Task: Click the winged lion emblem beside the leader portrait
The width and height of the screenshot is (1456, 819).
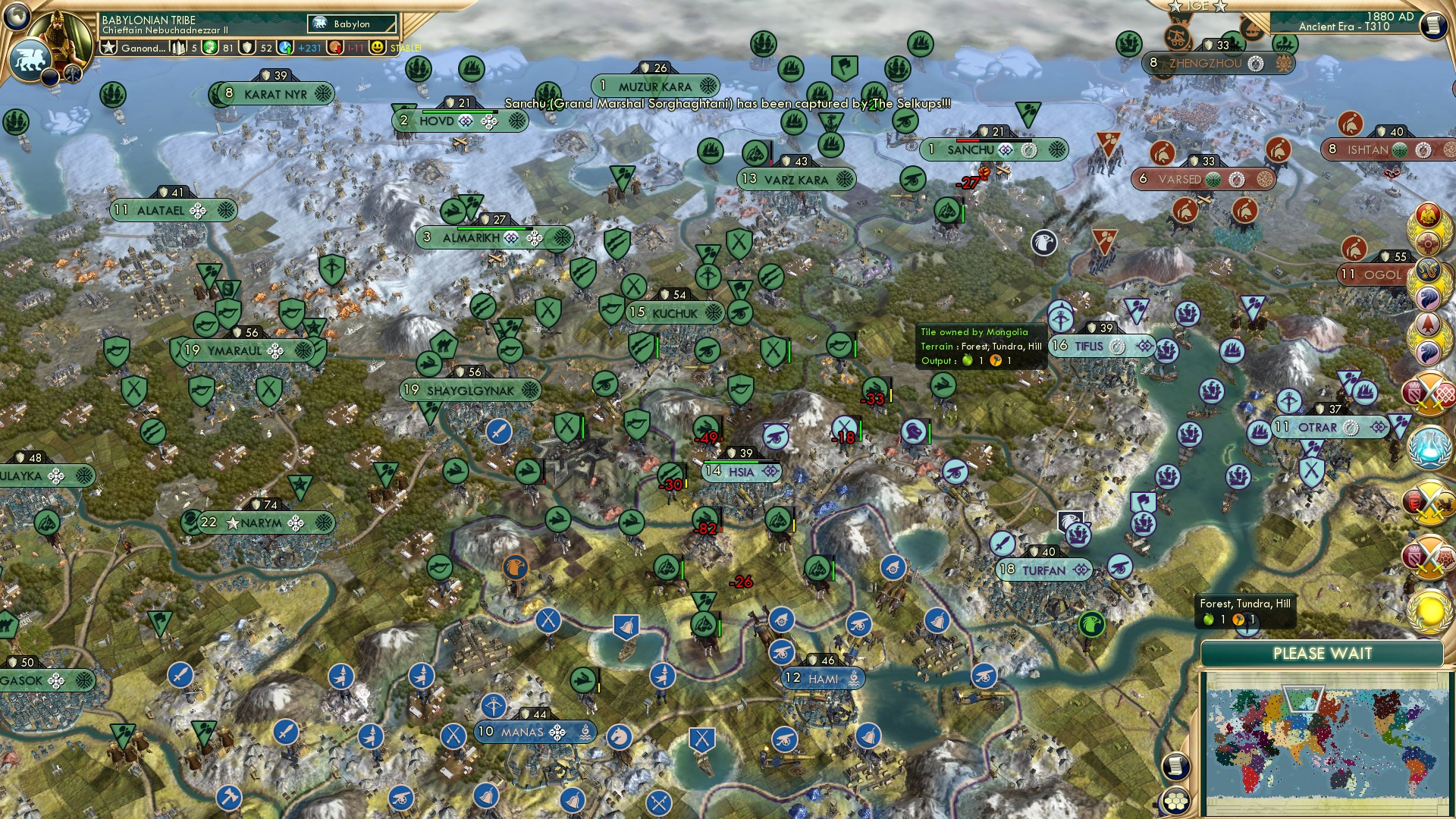Action: point(30,61)
